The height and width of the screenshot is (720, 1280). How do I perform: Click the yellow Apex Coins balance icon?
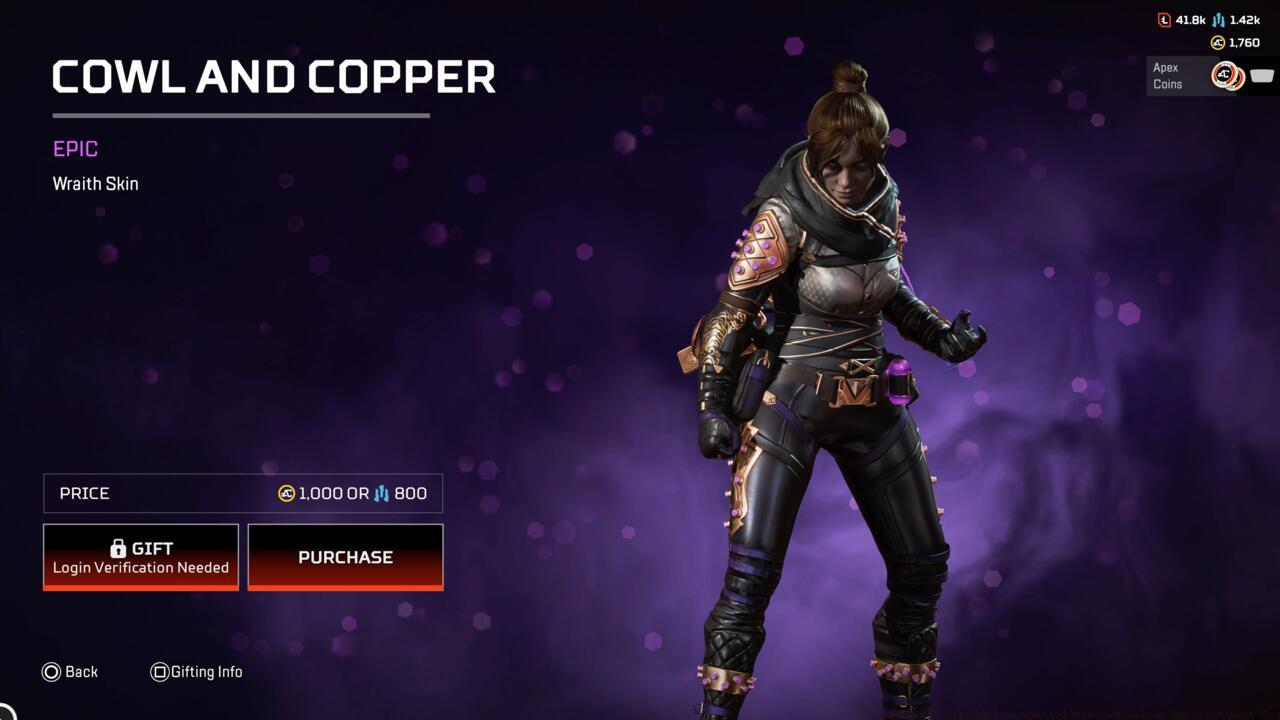coord(1217,41)
